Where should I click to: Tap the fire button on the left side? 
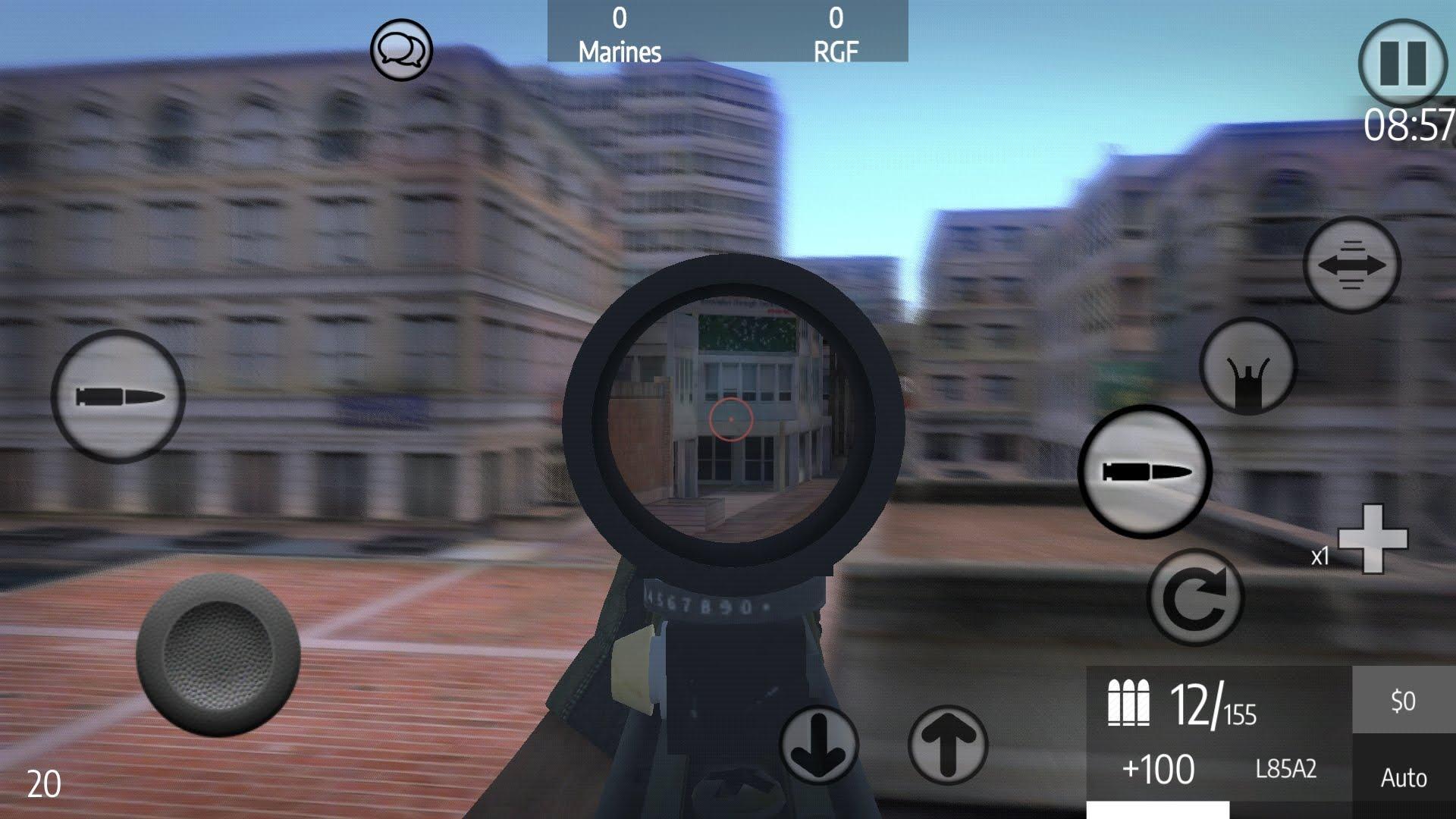pos(118,396)
